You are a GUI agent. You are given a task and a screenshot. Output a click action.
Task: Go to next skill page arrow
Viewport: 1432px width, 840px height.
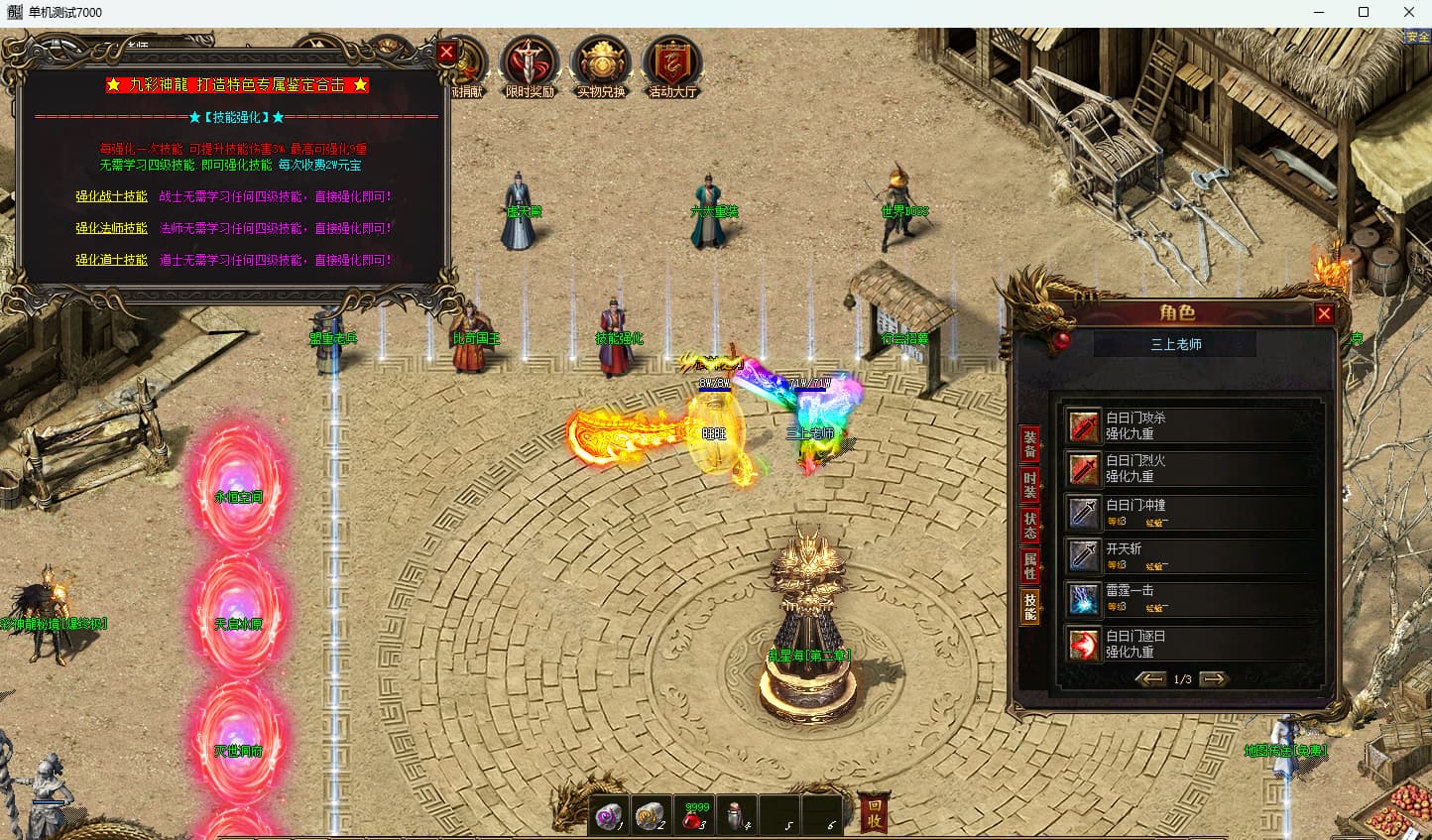(1214, 679)
